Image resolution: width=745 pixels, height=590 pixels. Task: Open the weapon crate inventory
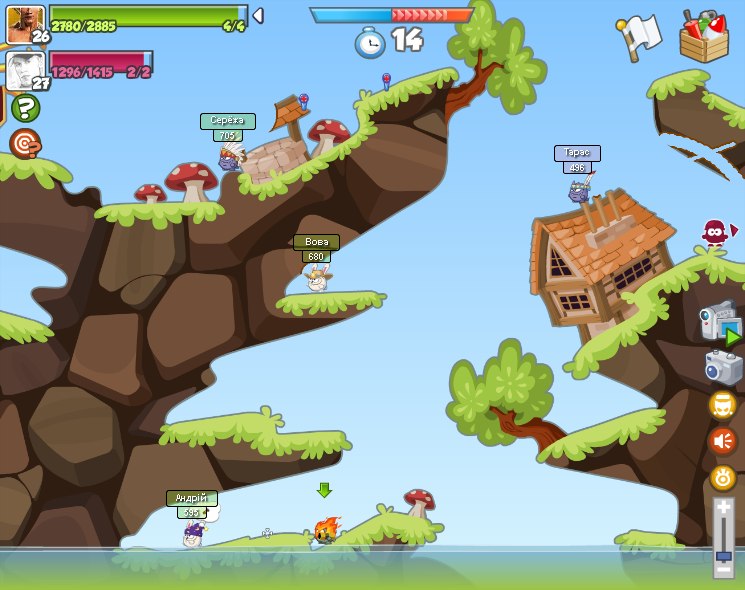[704, 38]
